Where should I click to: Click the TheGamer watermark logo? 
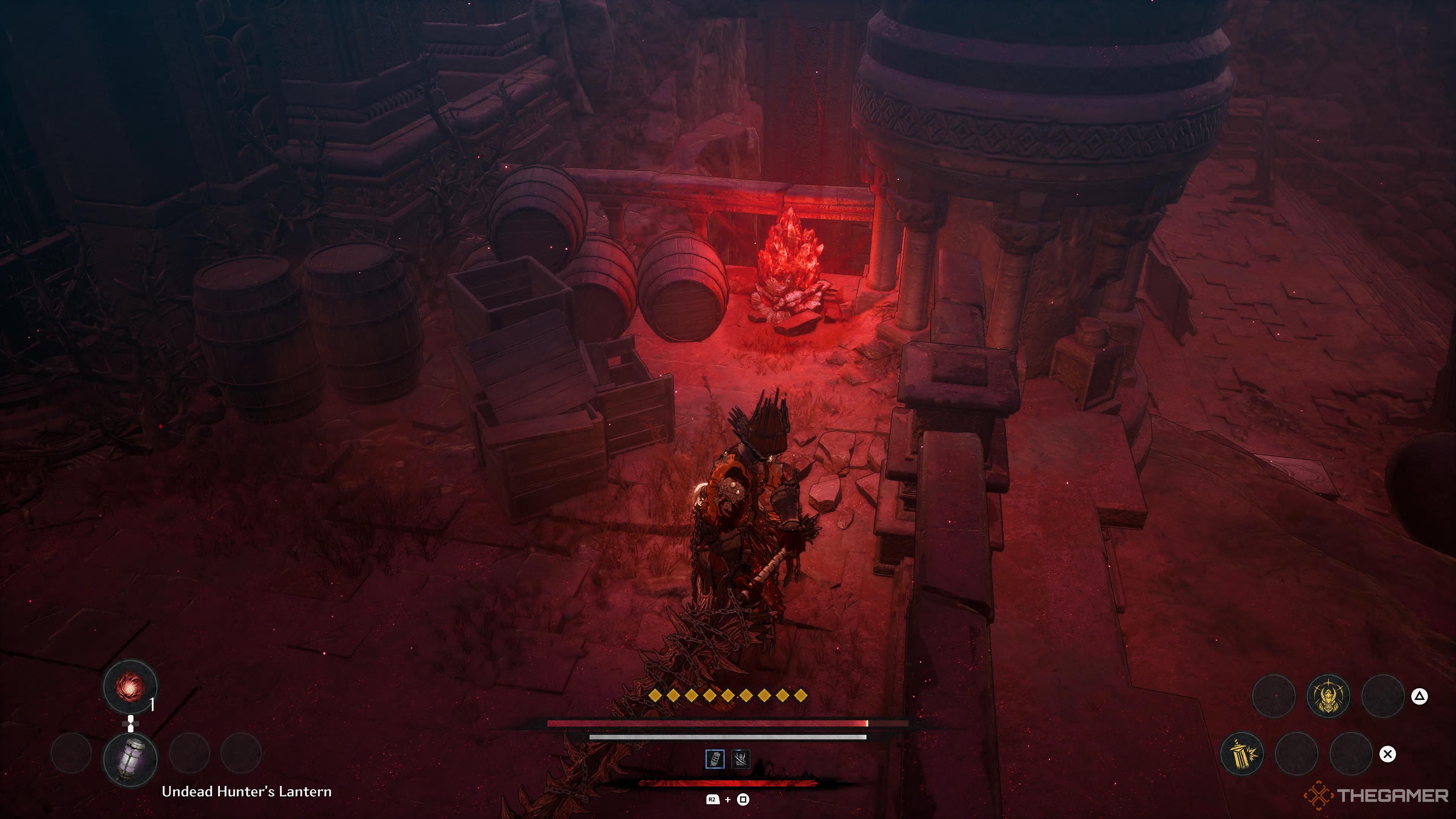coord(1377,796)
